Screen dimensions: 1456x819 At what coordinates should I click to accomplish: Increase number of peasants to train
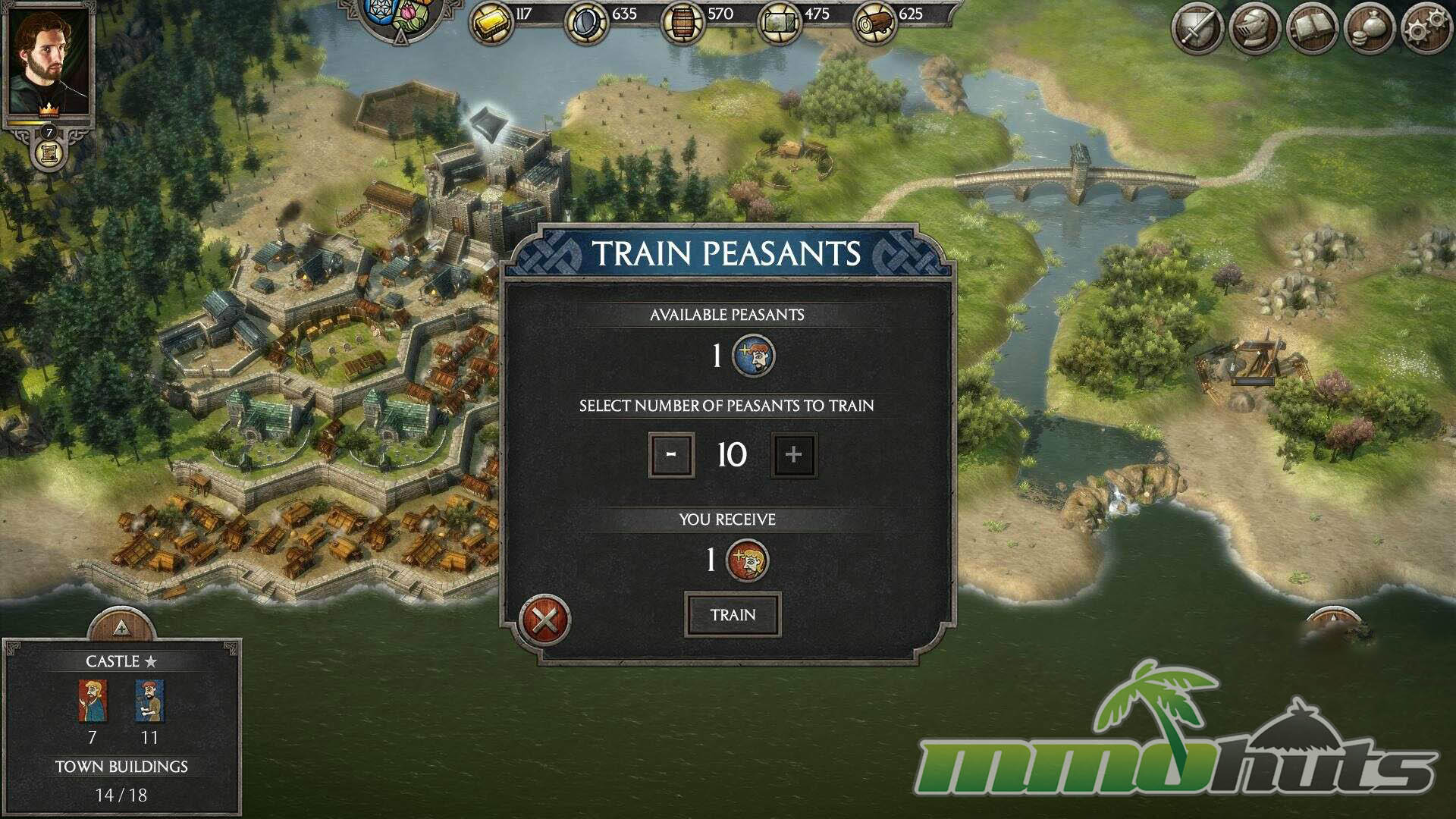click(x=793, y=455)
